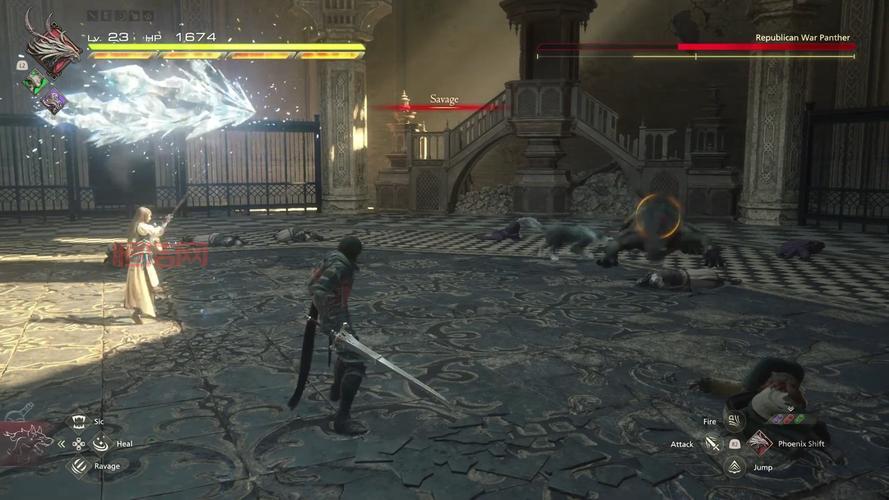Activate the Phoenix Shift ability icon
The height and width of the screenshot is (500, 889).
[x=759, y=443]
